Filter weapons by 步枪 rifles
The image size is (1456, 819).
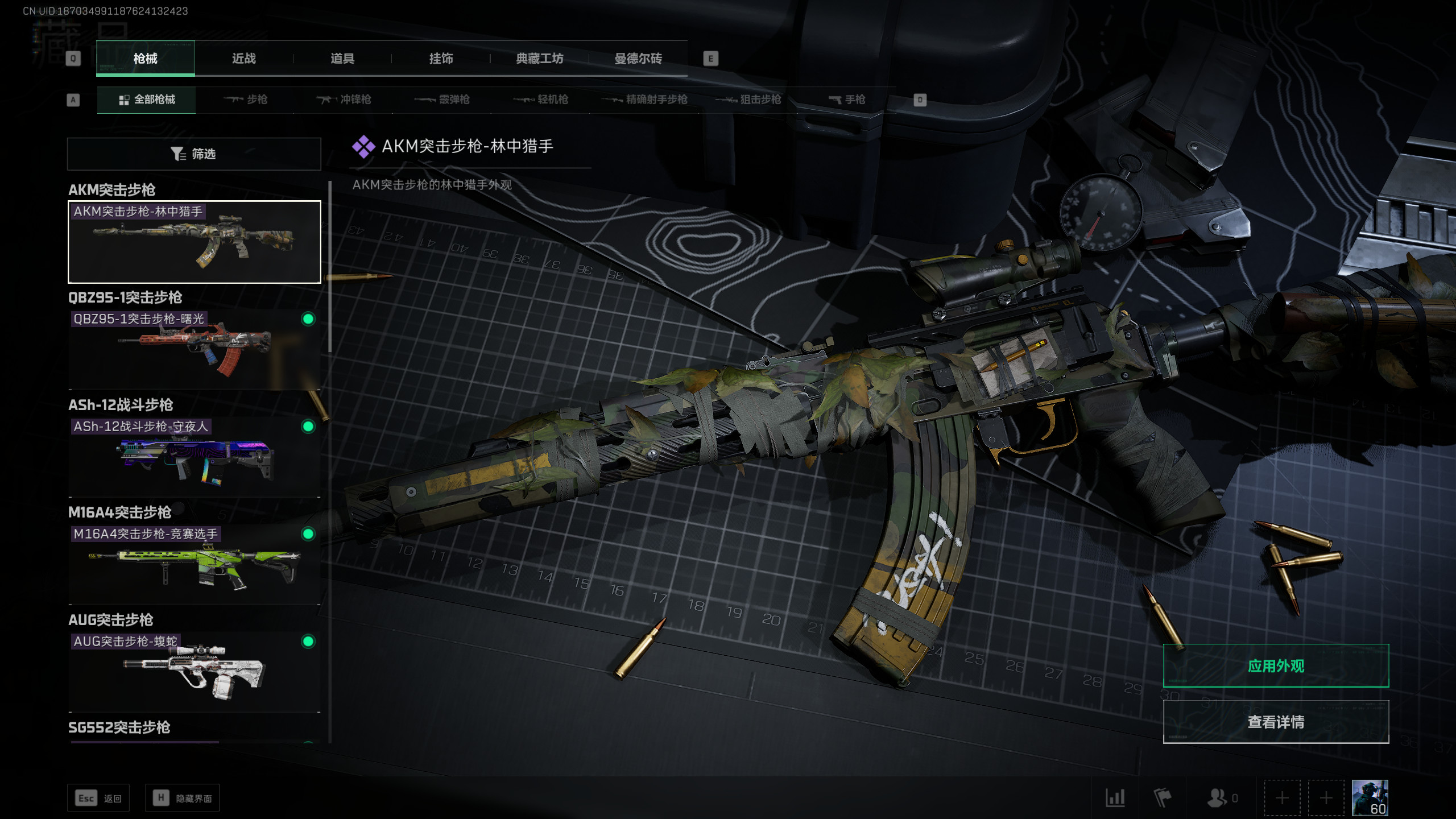click(x=246, y=100)
